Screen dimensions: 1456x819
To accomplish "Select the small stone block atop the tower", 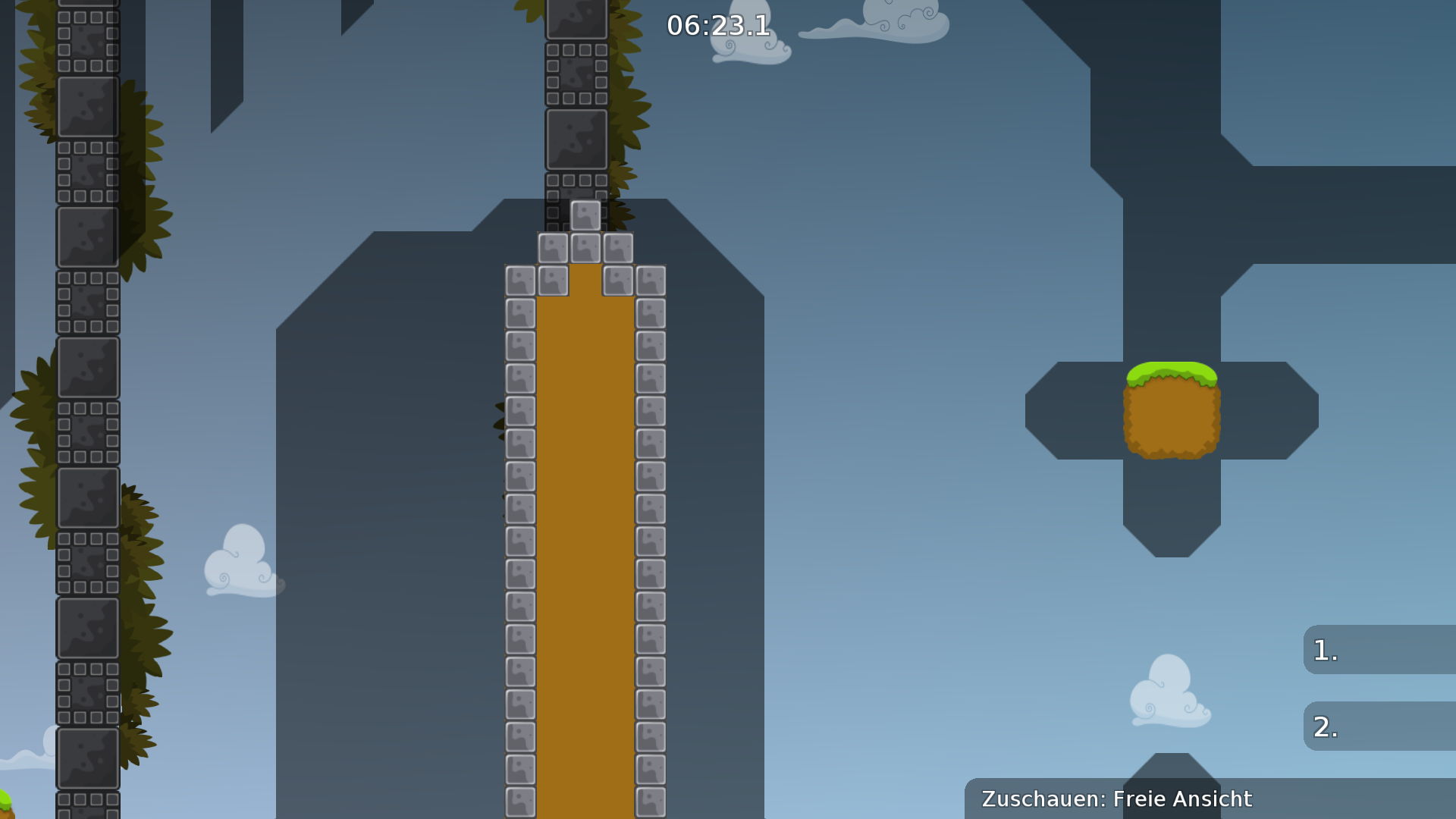I will click(584, 215).
